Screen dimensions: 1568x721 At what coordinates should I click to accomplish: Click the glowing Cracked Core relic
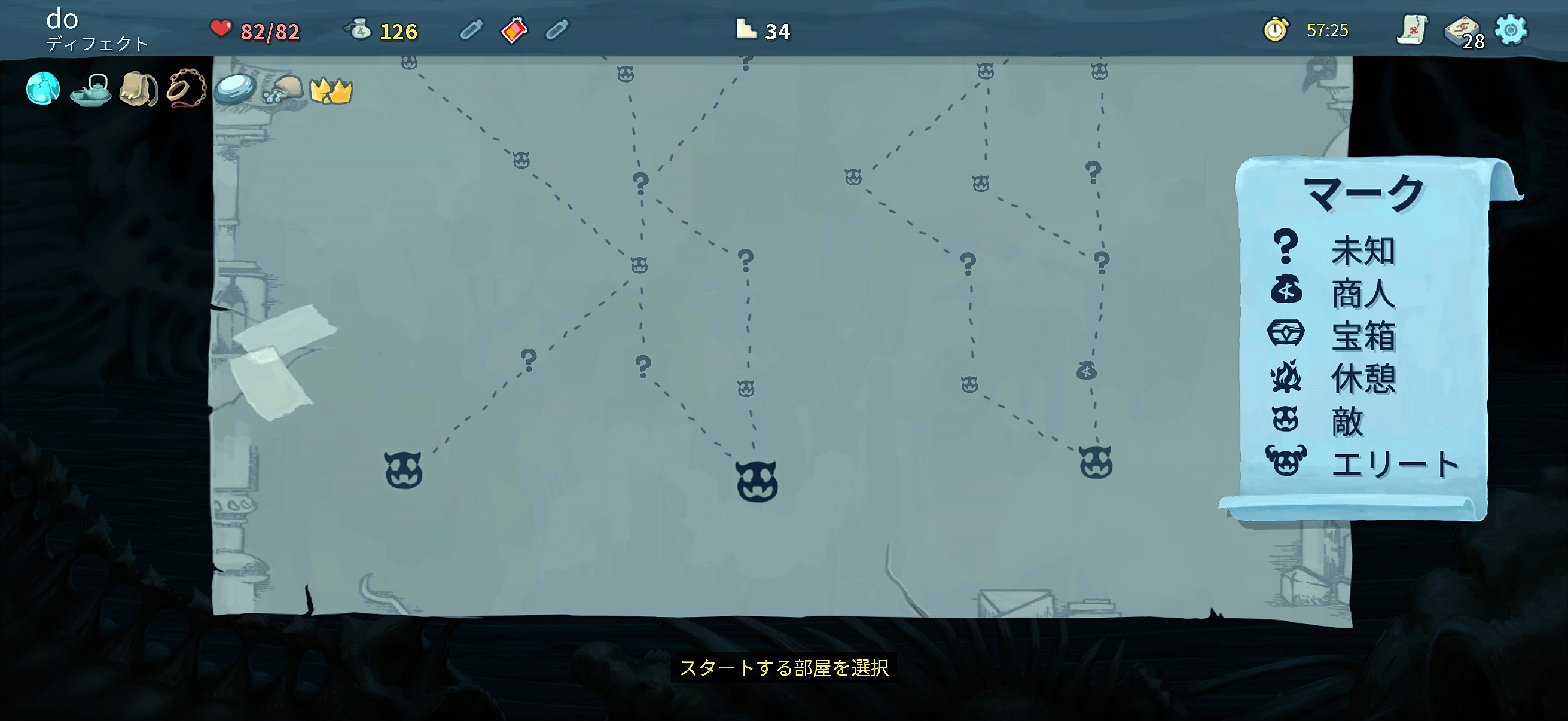[x=42, y=90]
